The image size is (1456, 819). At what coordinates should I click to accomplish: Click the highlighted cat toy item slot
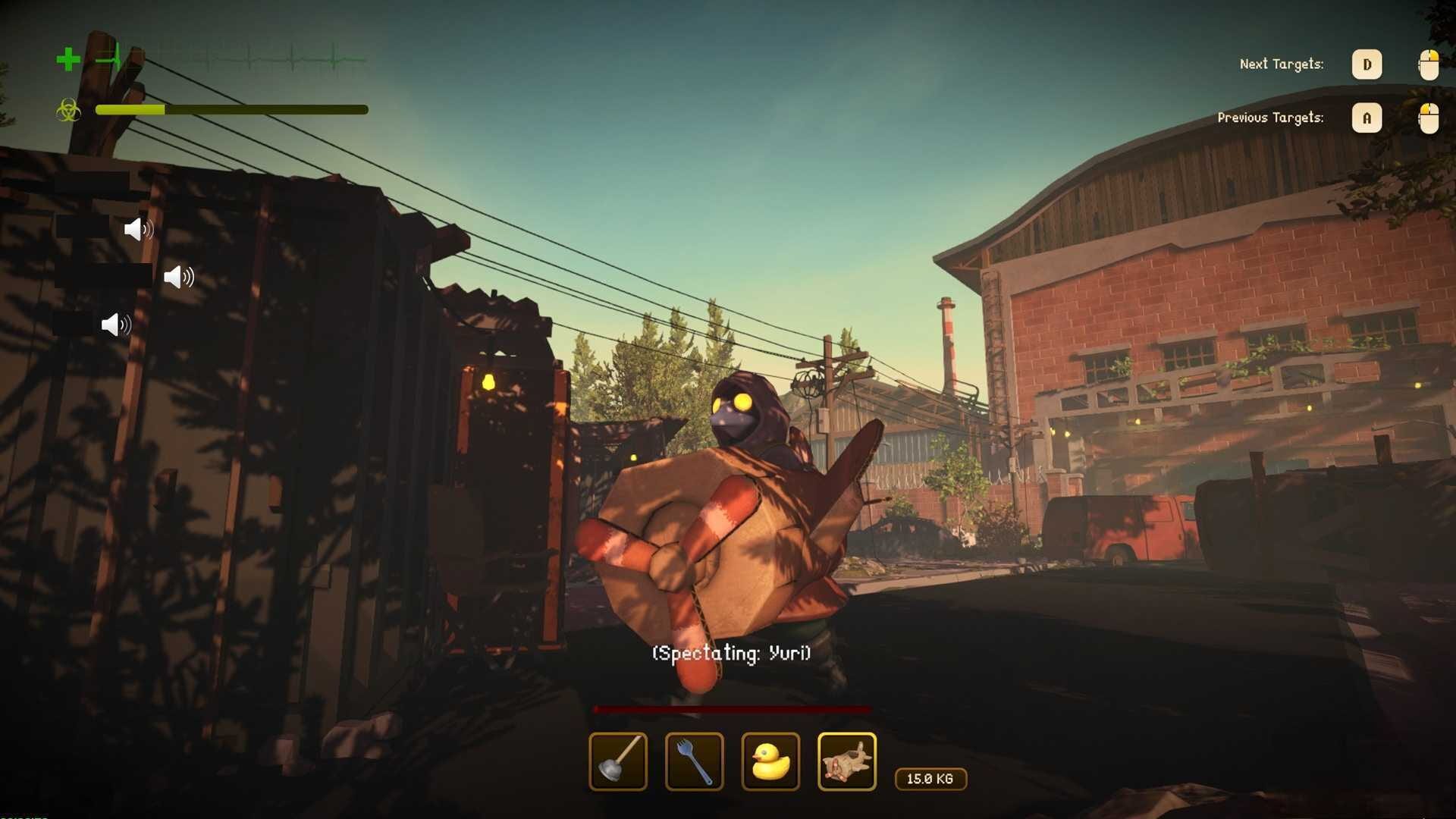tap(847, 761)
